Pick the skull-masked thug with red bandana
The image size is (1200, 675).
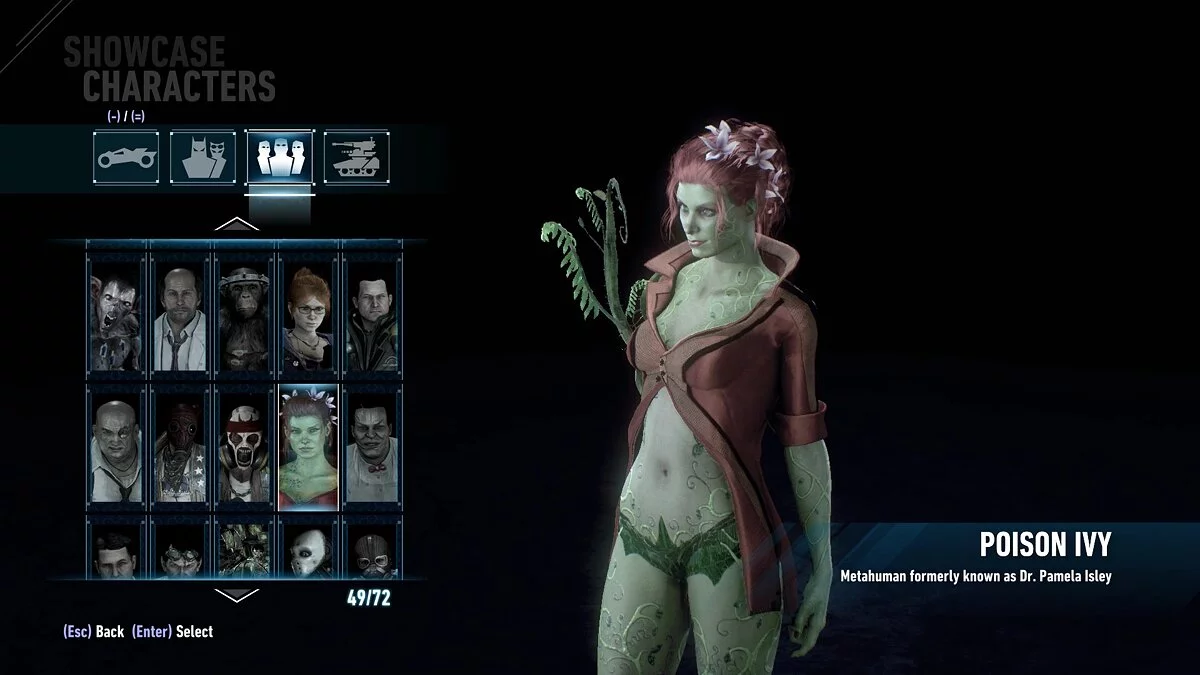point(244,444)
